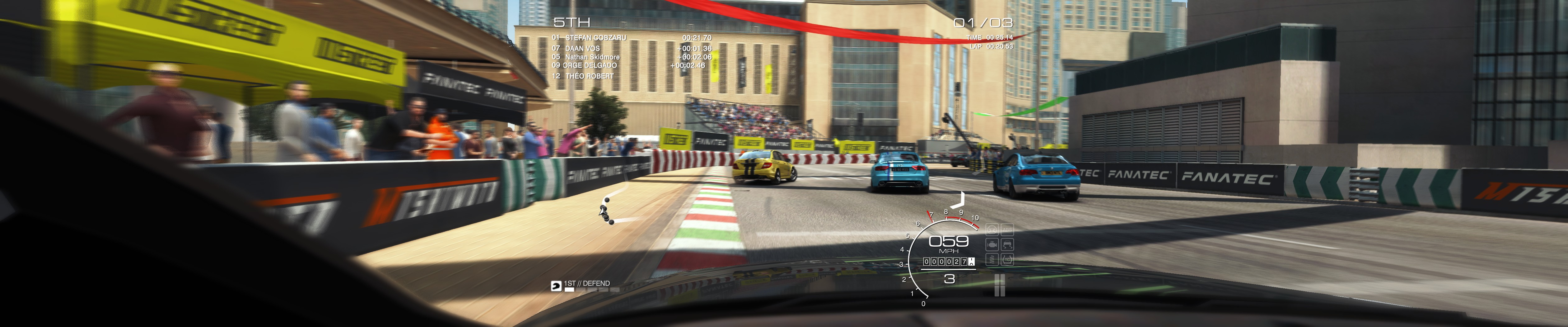Image resolution: width=1568 pixels, height=327 pixels.
Task: Select the traction control TC icon
Action: pyautogui.click(x=1007, y=259)
